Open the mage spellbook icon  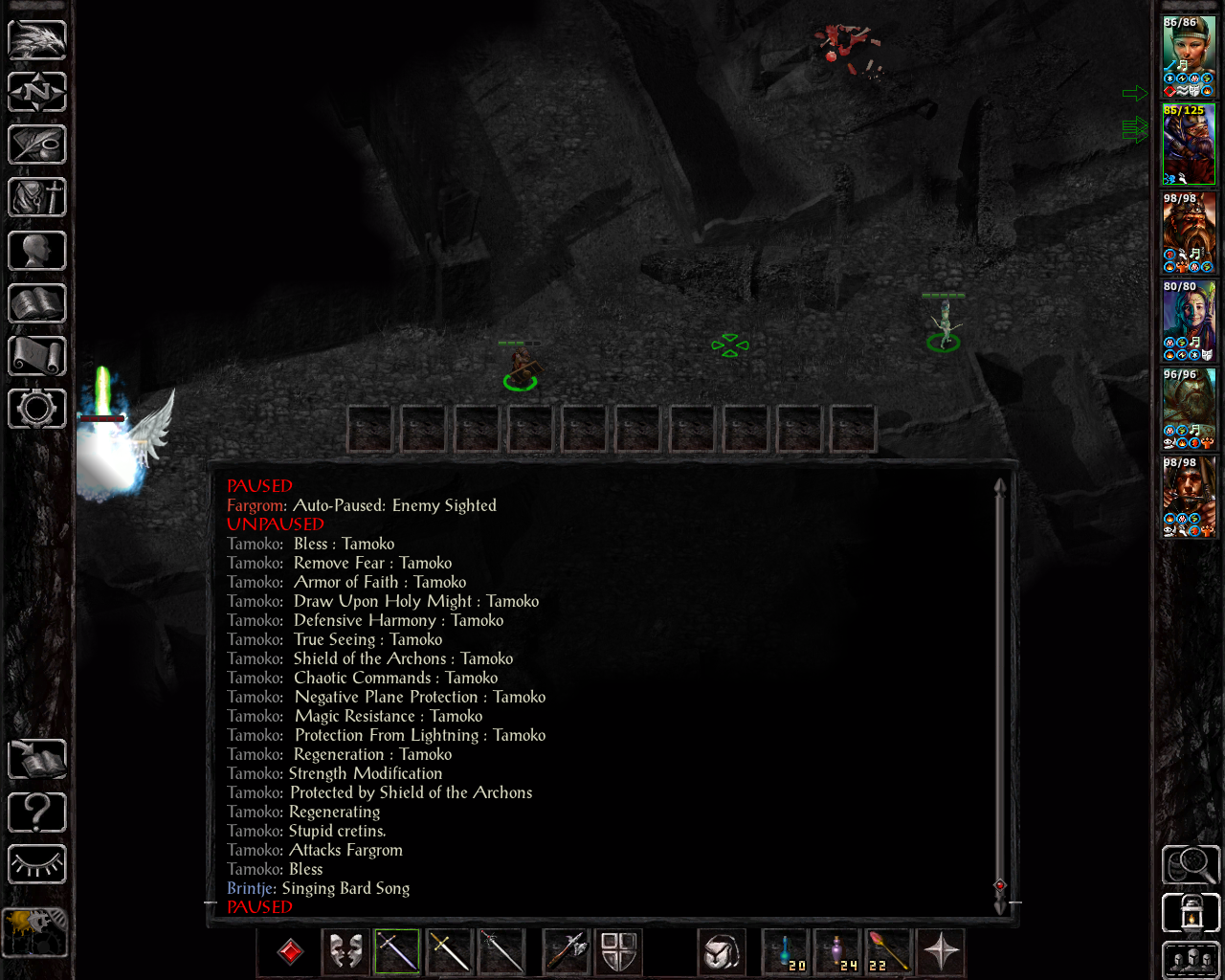pyautogui.click(x=37, y=303)
